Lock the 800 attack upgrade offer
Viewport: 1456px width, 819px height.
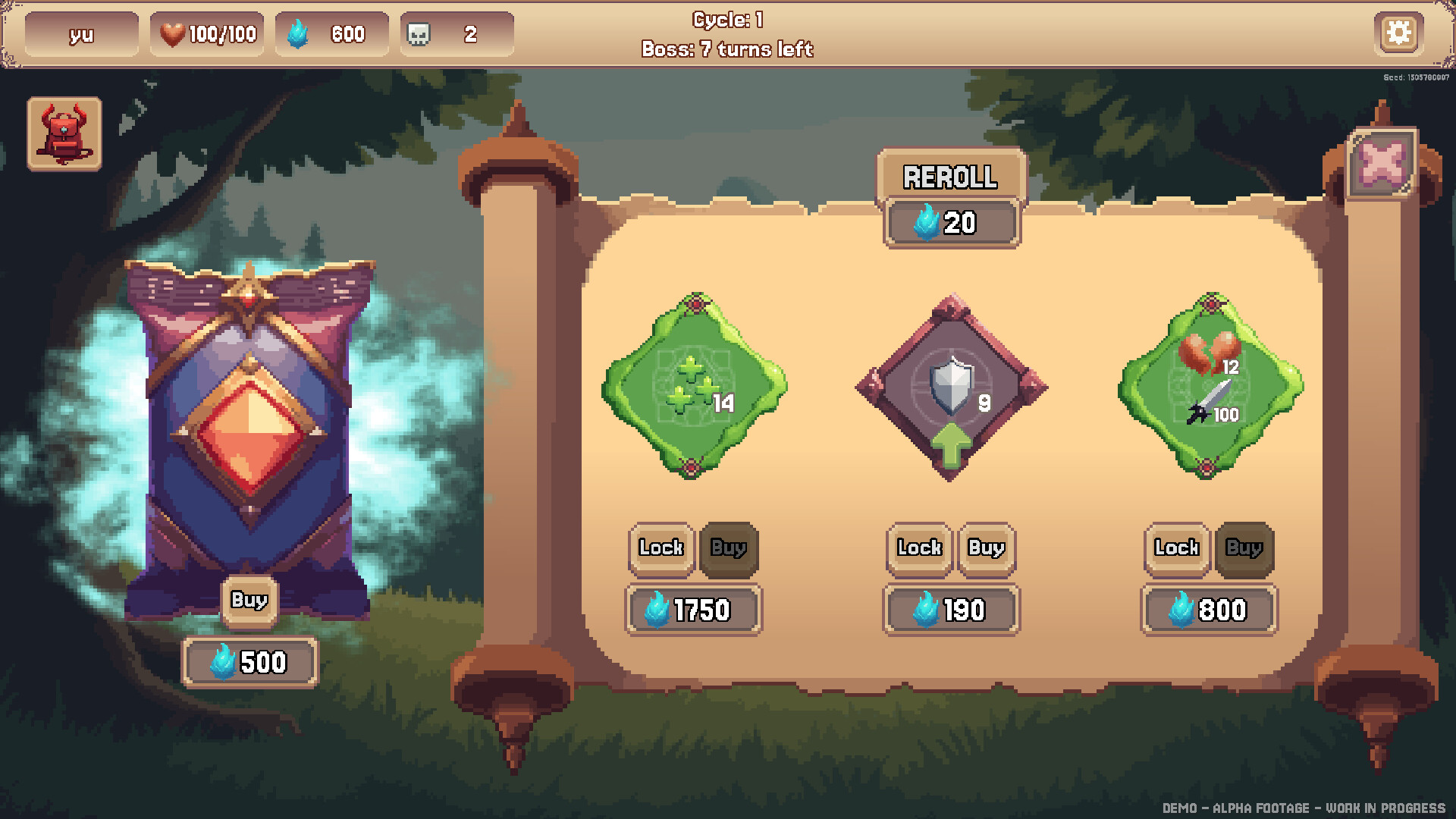(1175, 549)
